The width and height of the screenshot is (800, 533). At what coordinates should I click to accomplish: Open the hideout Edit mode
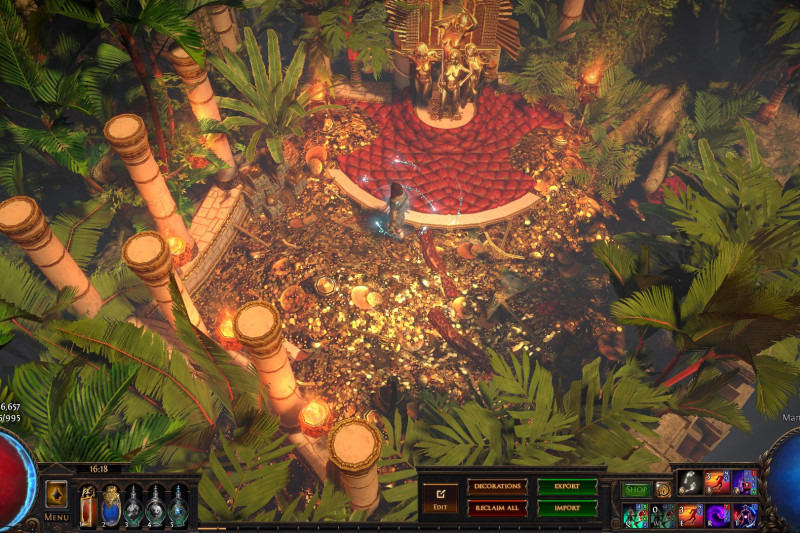[x=439, y=496]
